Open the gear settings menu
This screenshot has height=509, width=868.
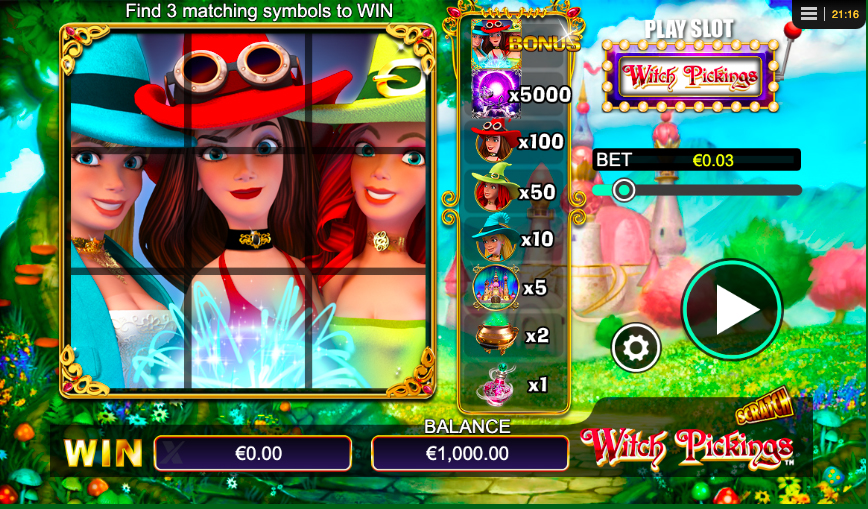[636, 348]
